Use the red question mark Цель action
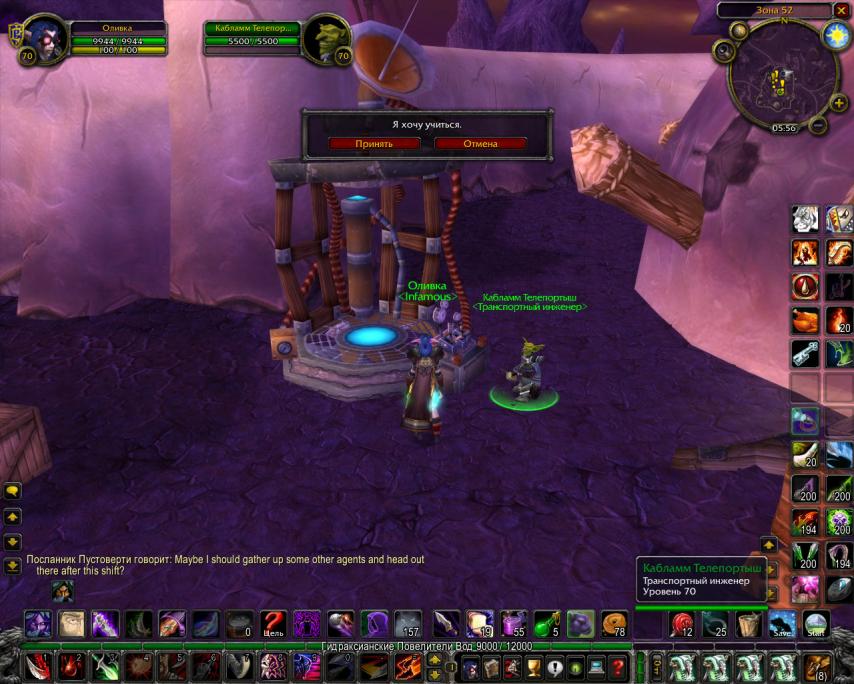 [x=273, y=624]
